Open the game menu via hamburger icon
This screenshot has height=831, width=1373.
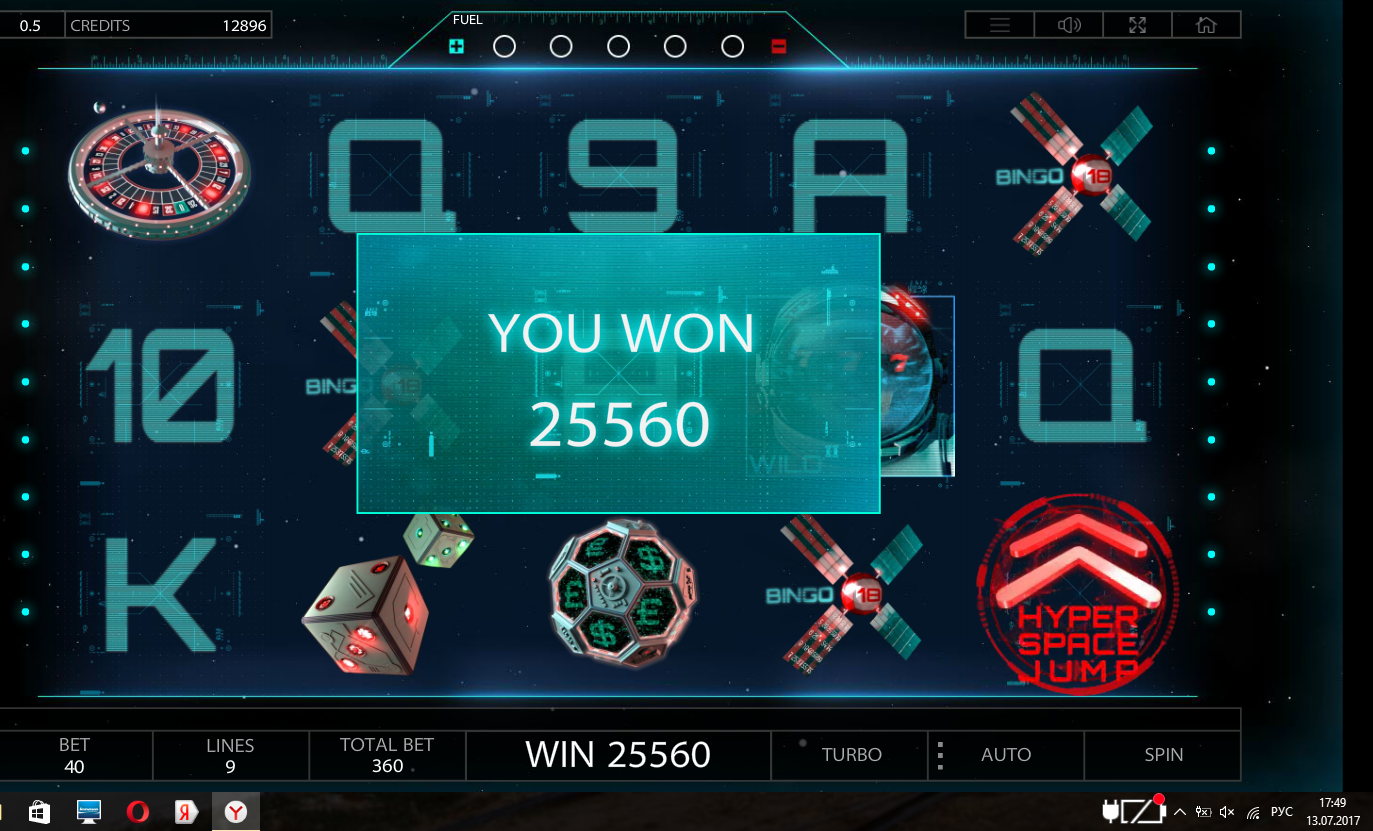(x=999, y=24)
